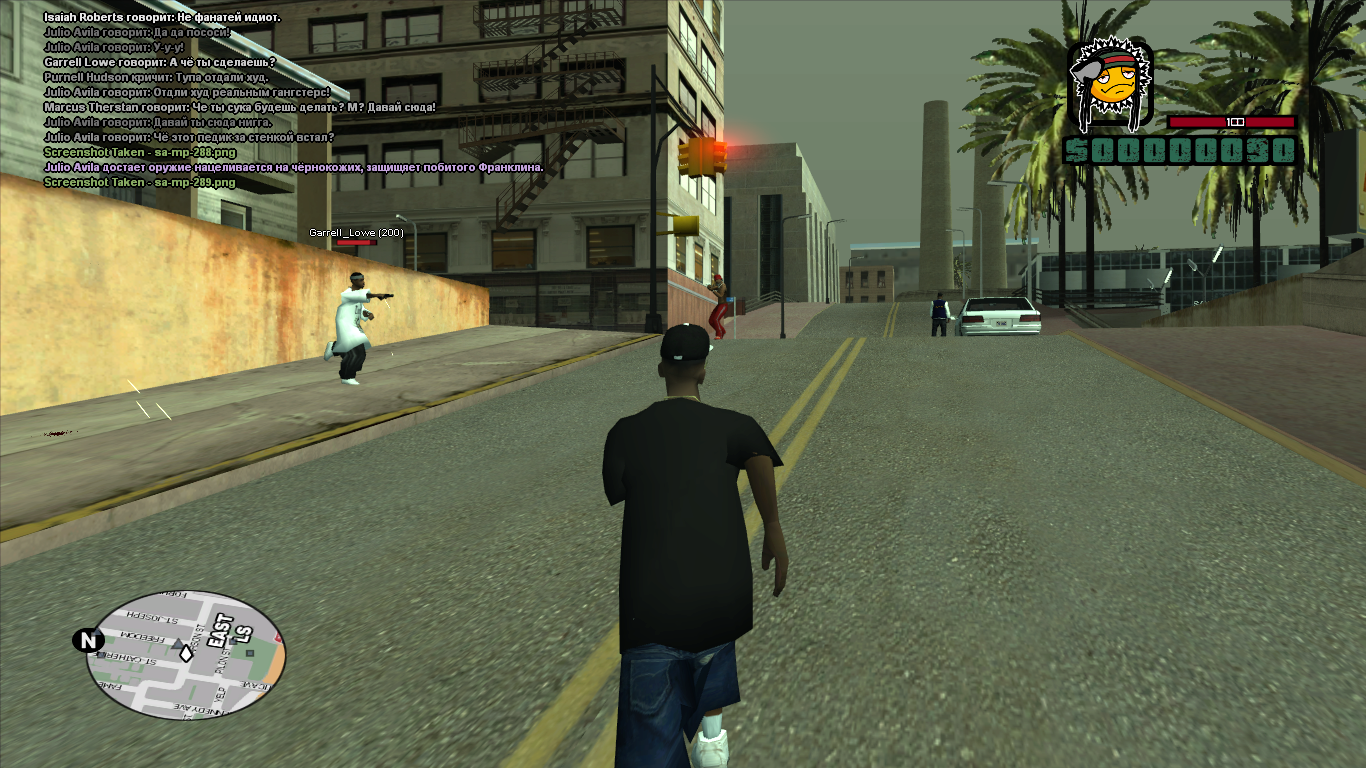The image size is (1366, 768).
Task: Select the north N marker on radar
Action: [88, 640]
